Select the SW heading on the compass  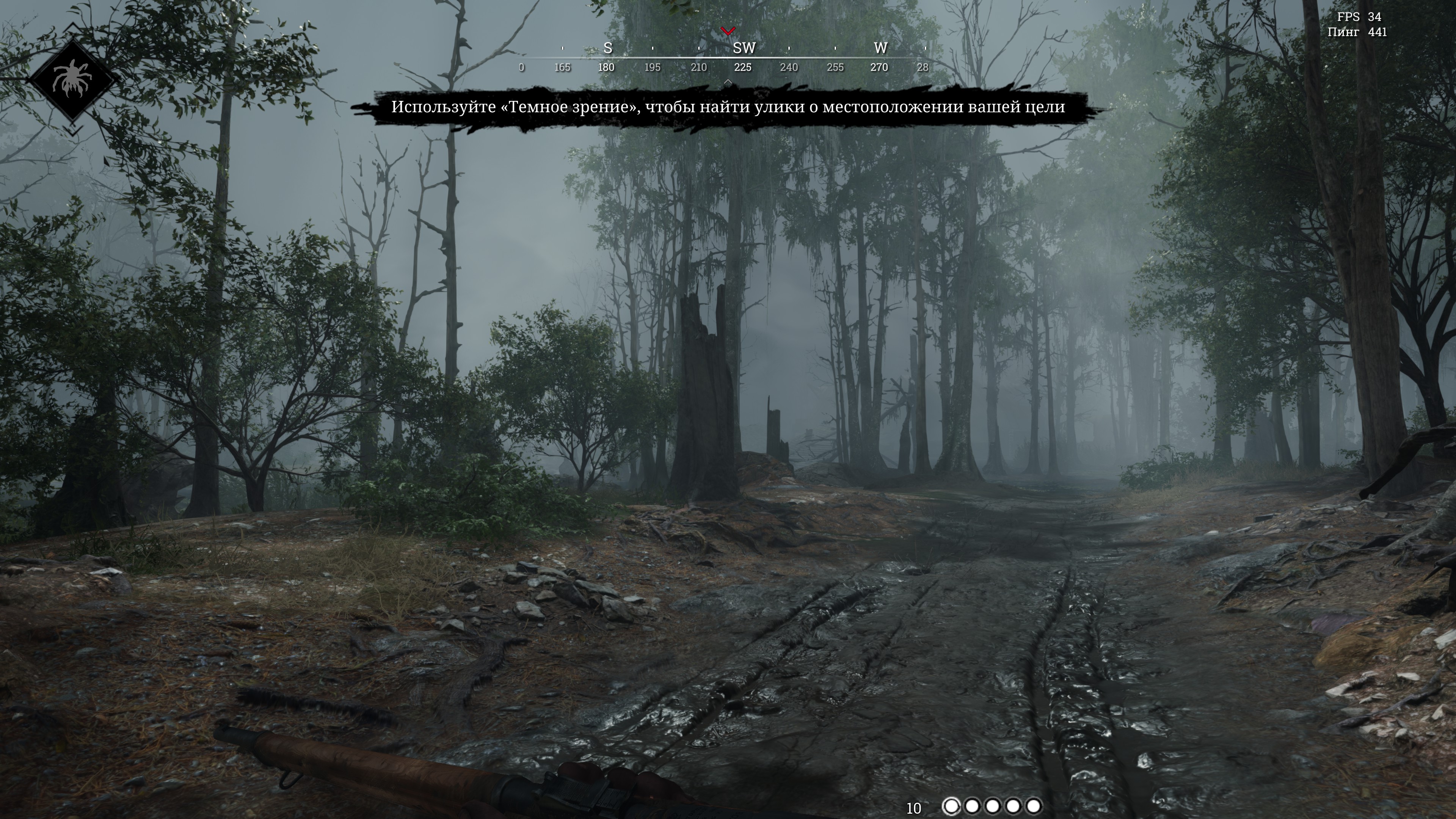(x=743, y=49)
